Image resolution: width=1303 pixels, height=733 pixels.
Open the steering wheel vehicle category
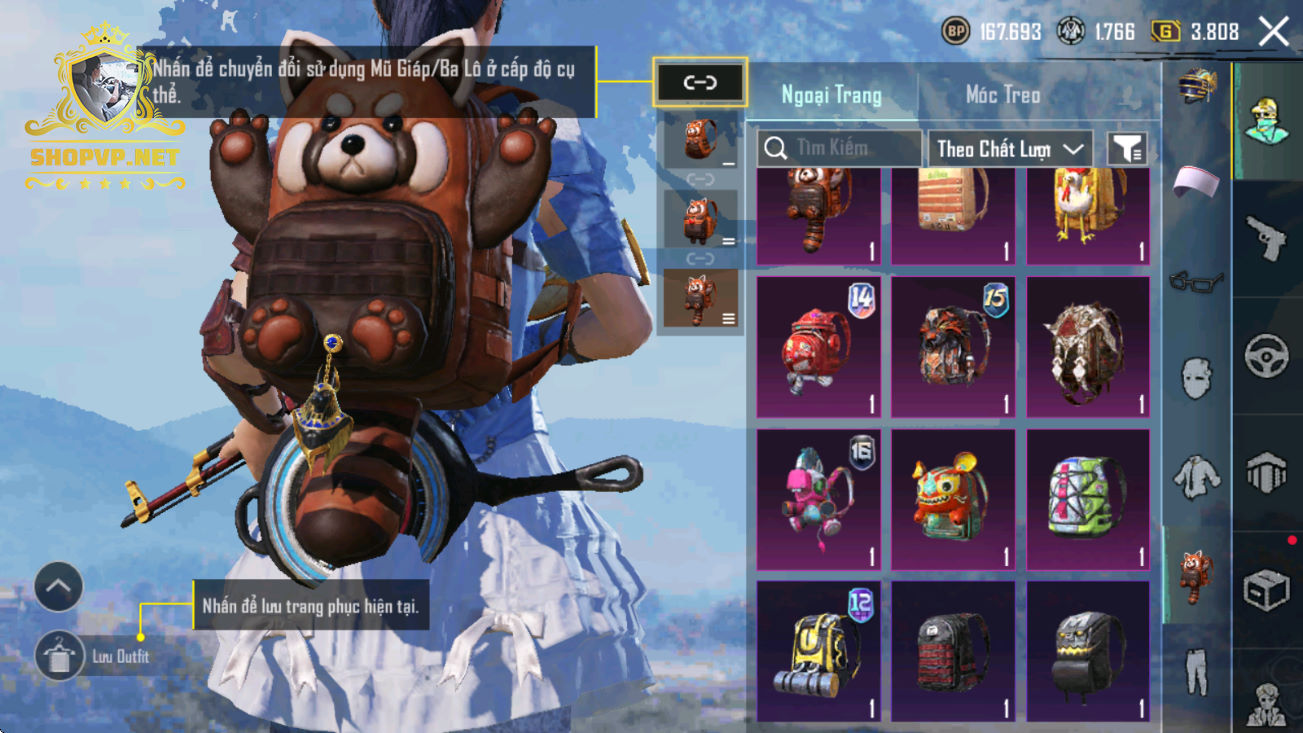(x=1266, y=354)
